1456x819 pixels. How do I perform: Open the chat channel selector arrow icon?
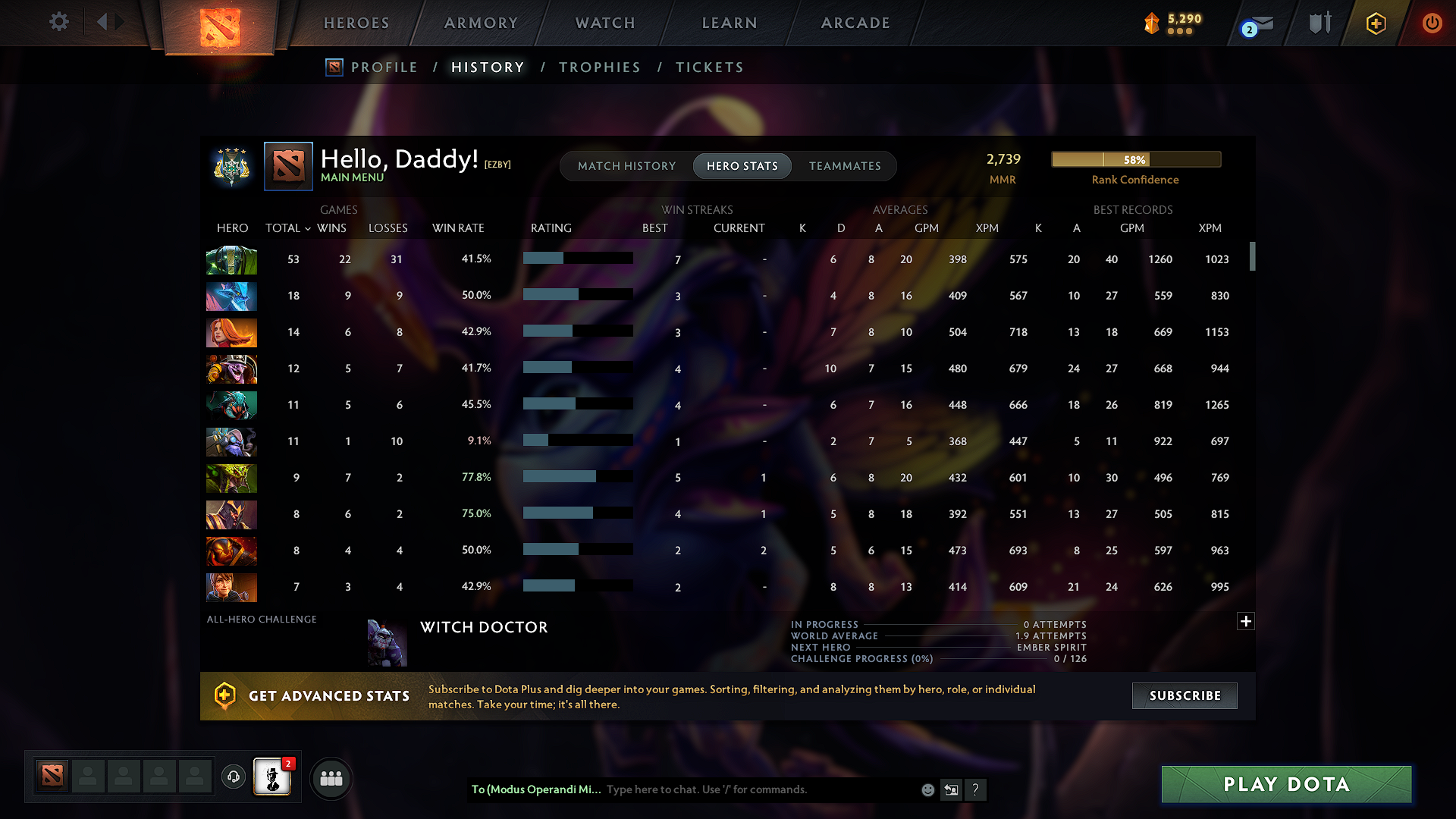coord(951,789)
